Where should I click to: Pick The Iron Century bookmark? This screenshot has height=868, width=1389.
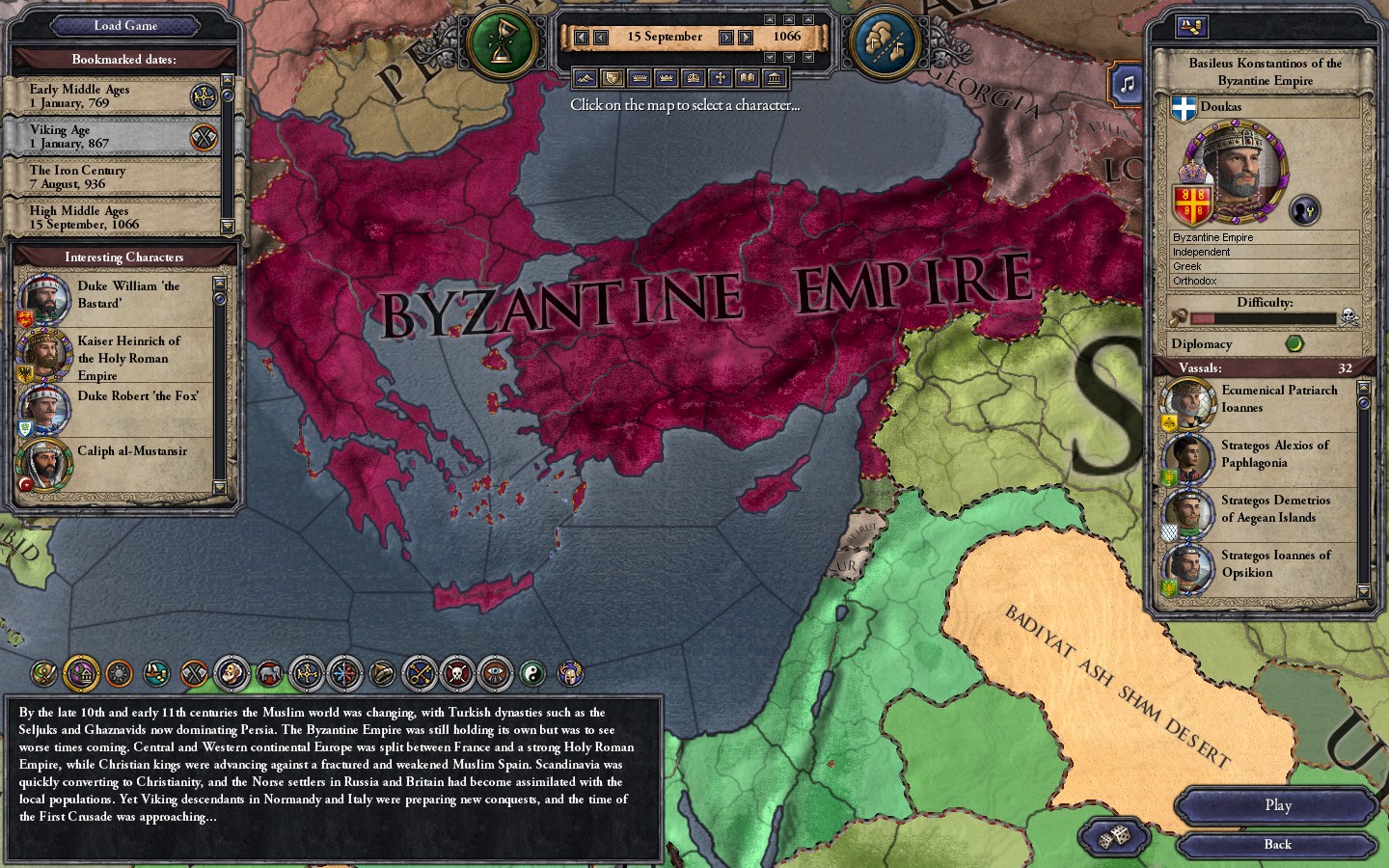coord(111,176)
